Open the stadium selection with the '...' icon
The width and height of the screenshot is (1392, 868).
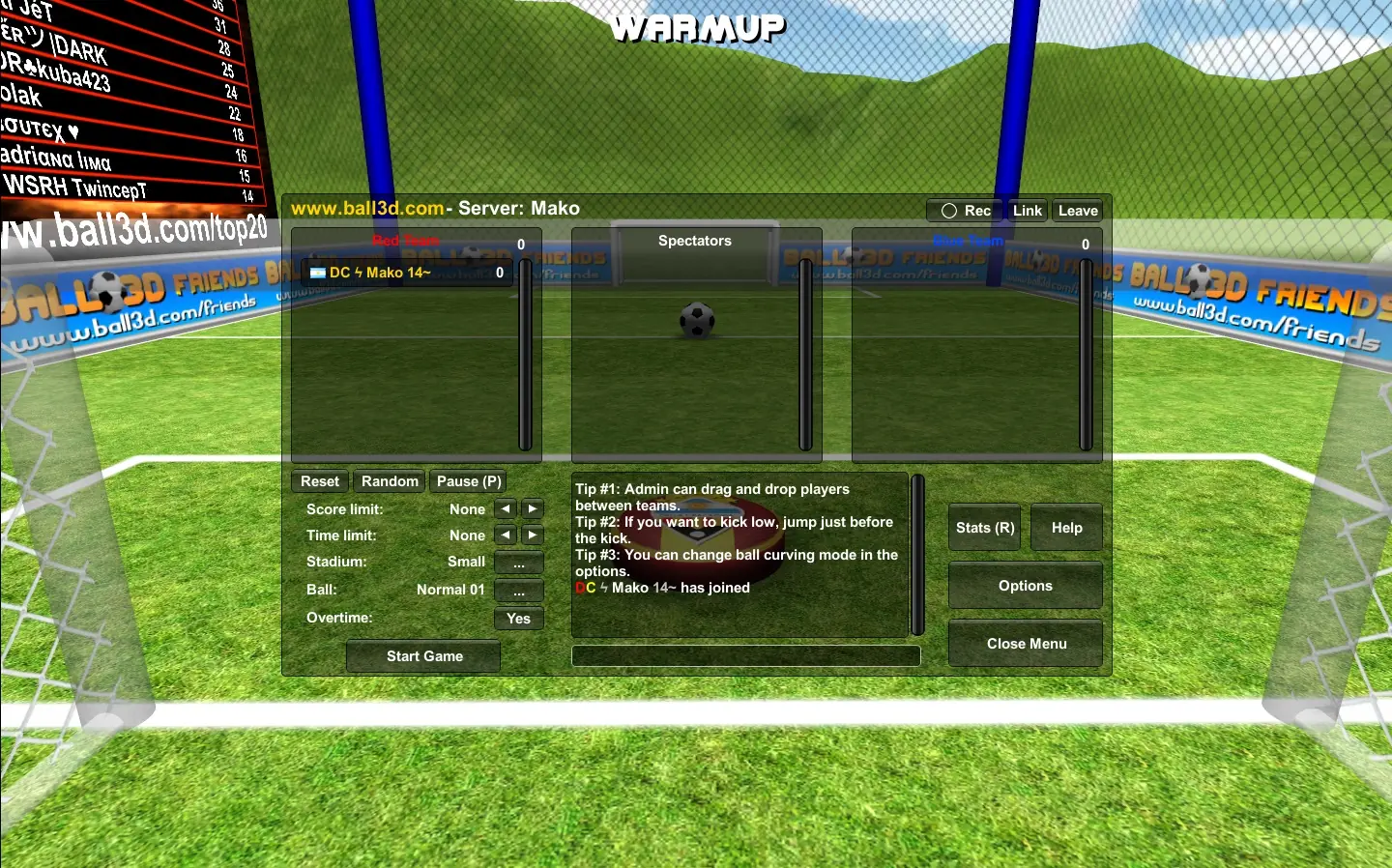(518, 563)
